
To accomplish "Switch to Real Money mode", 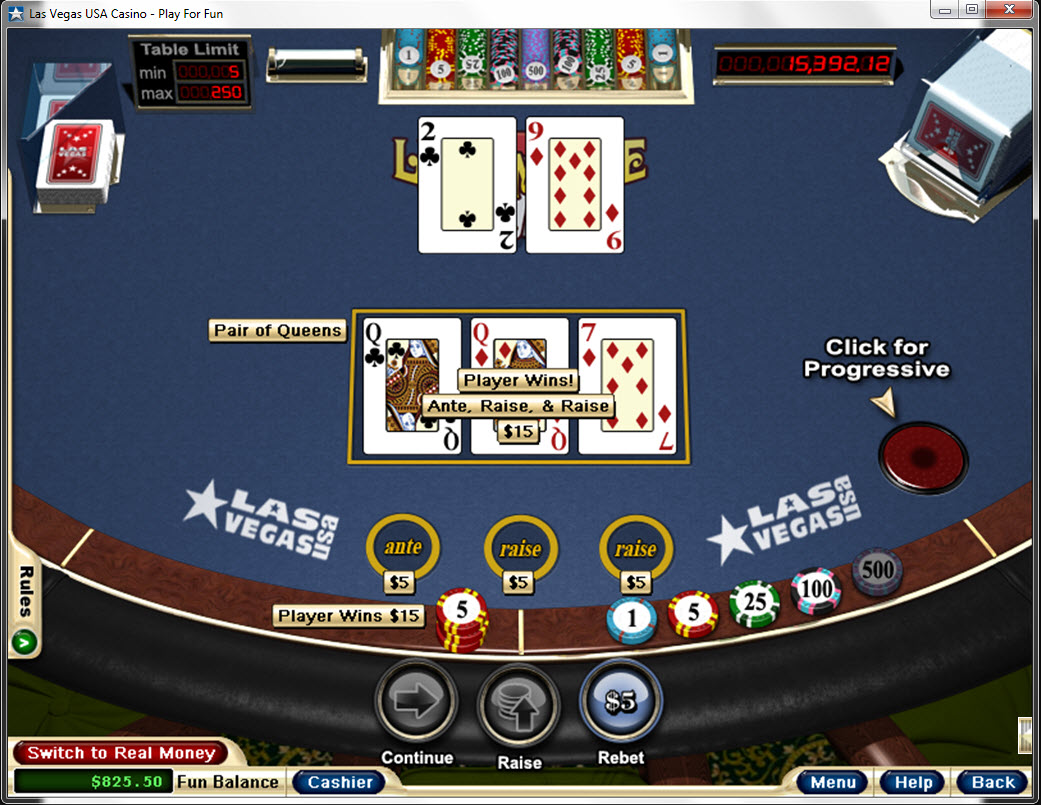I will coord(120,753).
